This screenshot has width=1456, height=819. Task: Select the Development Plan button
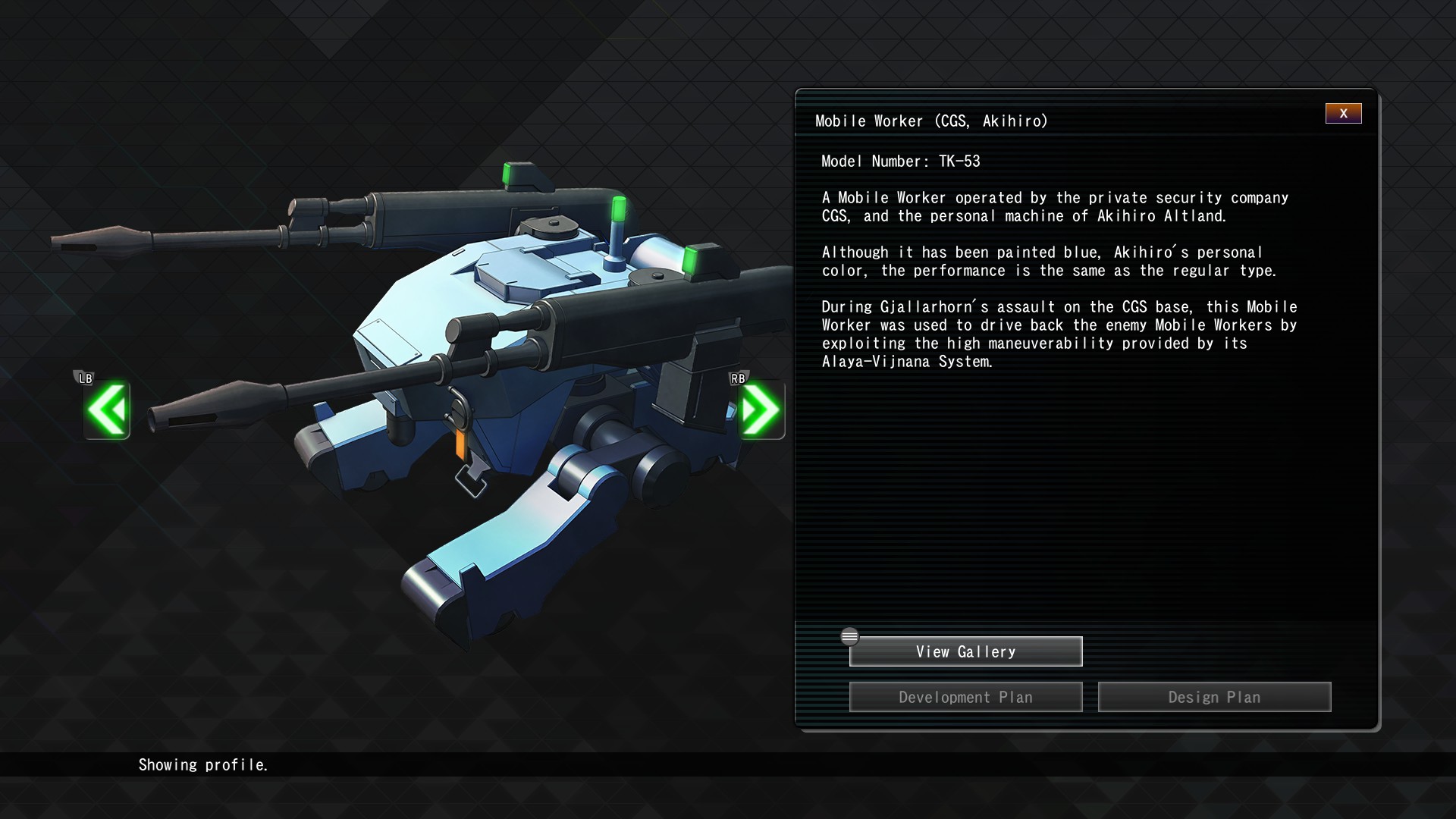pyautogui.click(x=965, y=697)
